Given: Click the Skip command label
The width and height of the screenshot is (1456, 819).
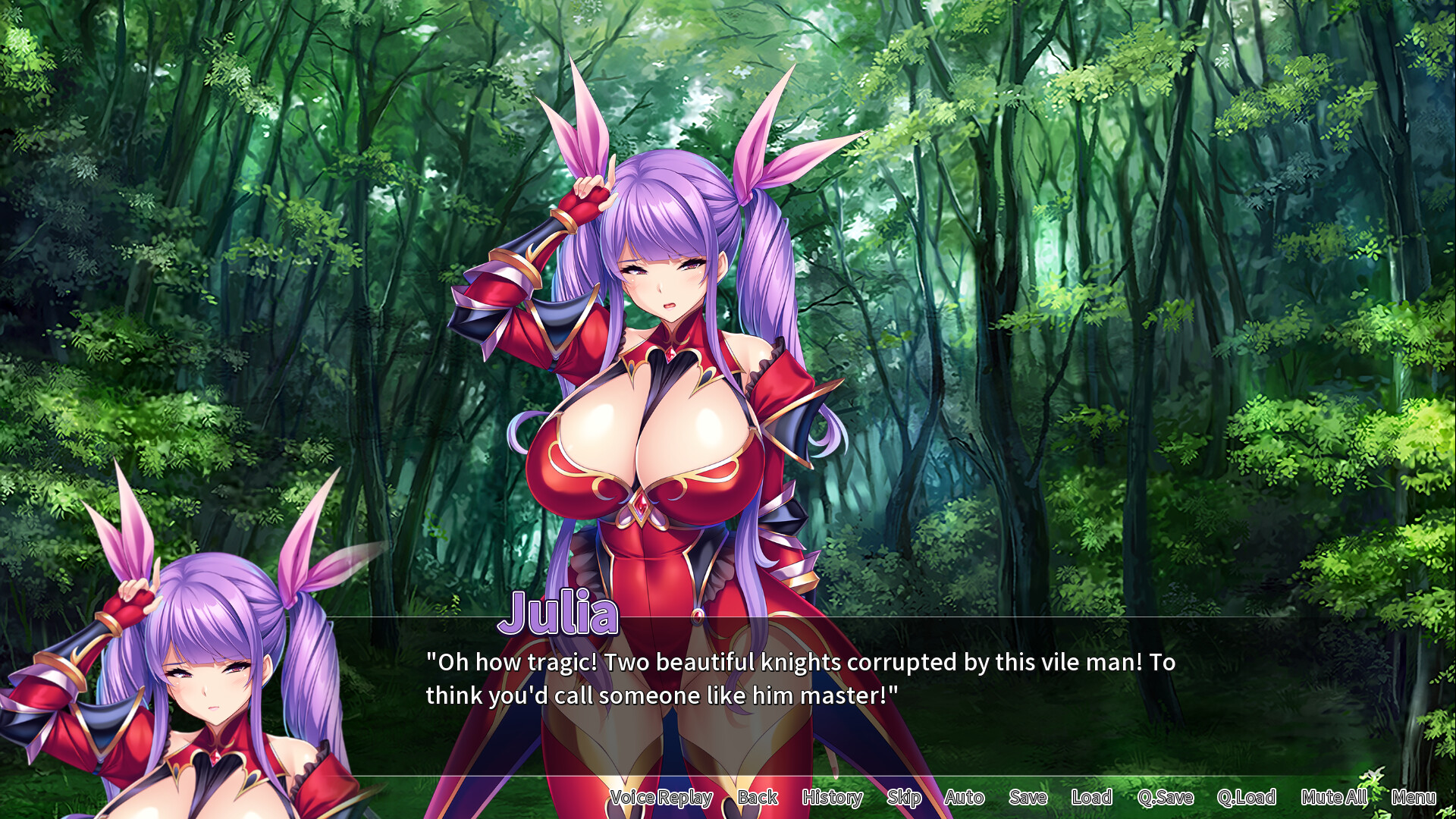Looking at the screenshot, I should 904,798.
